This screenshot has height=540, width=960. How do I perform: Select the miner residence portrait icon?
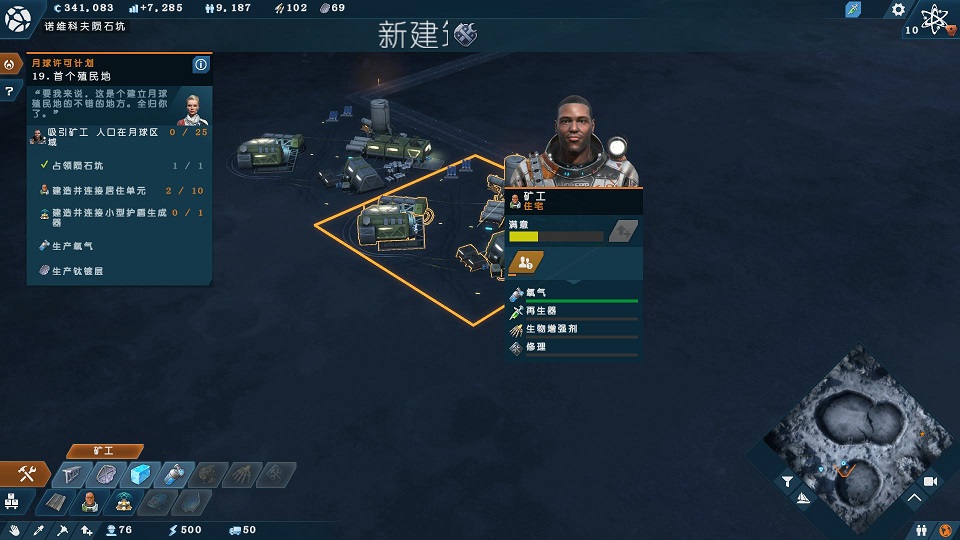[90, 501]
